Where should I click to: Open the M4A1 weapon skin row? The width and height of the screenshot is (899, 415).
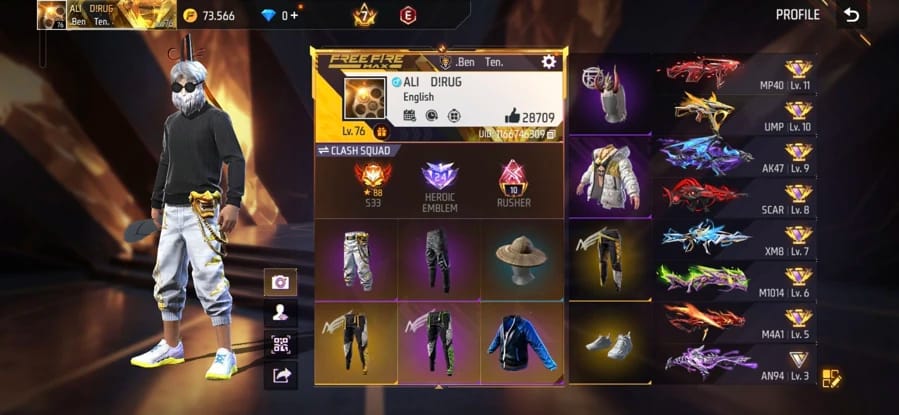click(736, 322)
